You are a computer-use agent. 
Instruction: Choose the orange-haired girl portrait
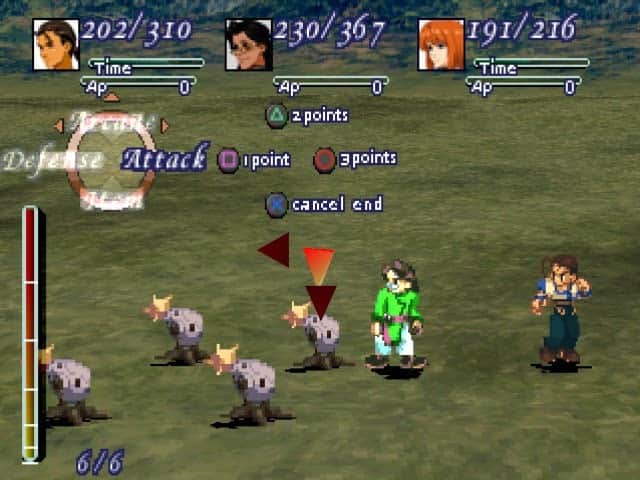(441, 45)
